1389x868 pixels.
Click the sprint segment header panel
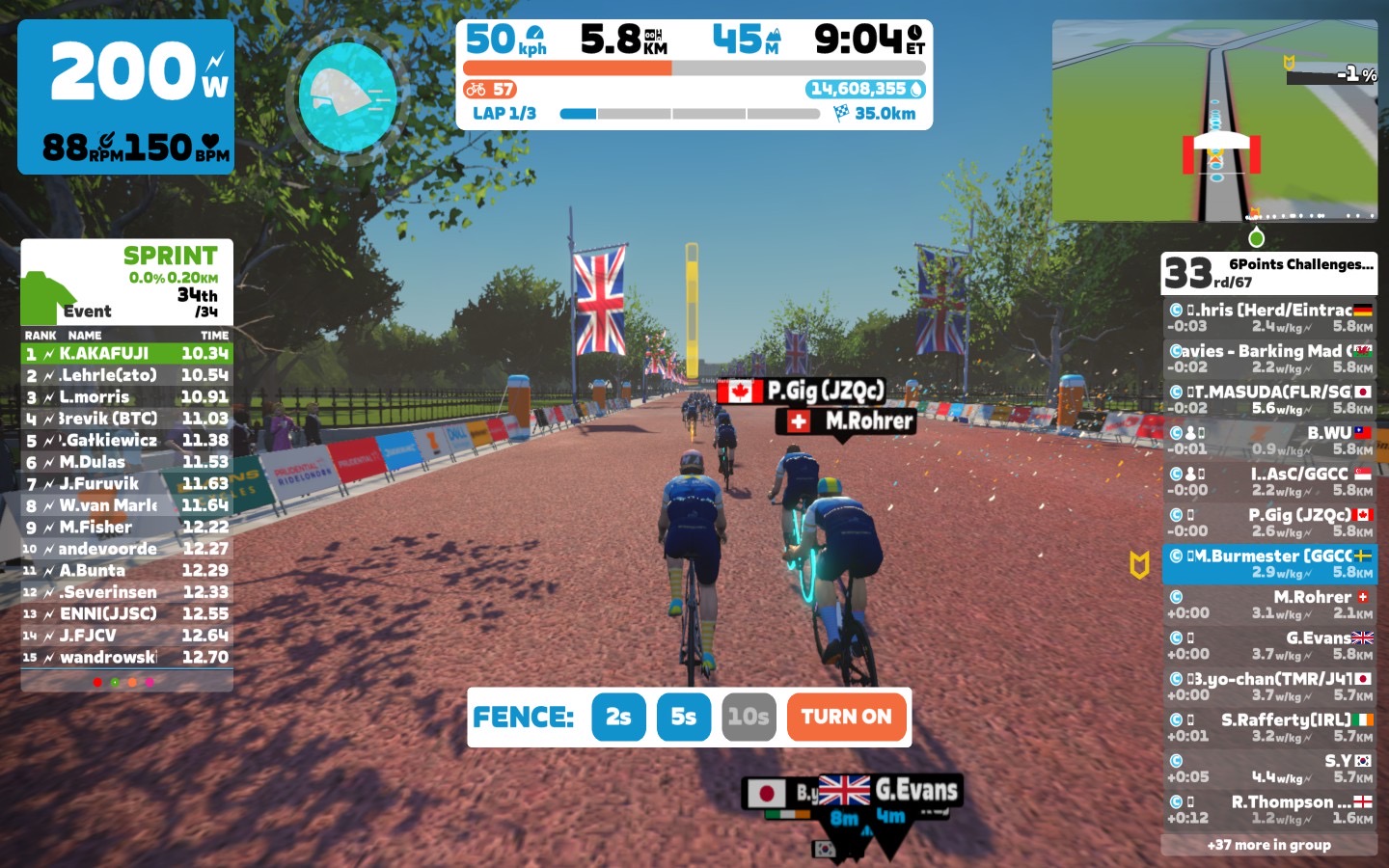coord(126,283)
